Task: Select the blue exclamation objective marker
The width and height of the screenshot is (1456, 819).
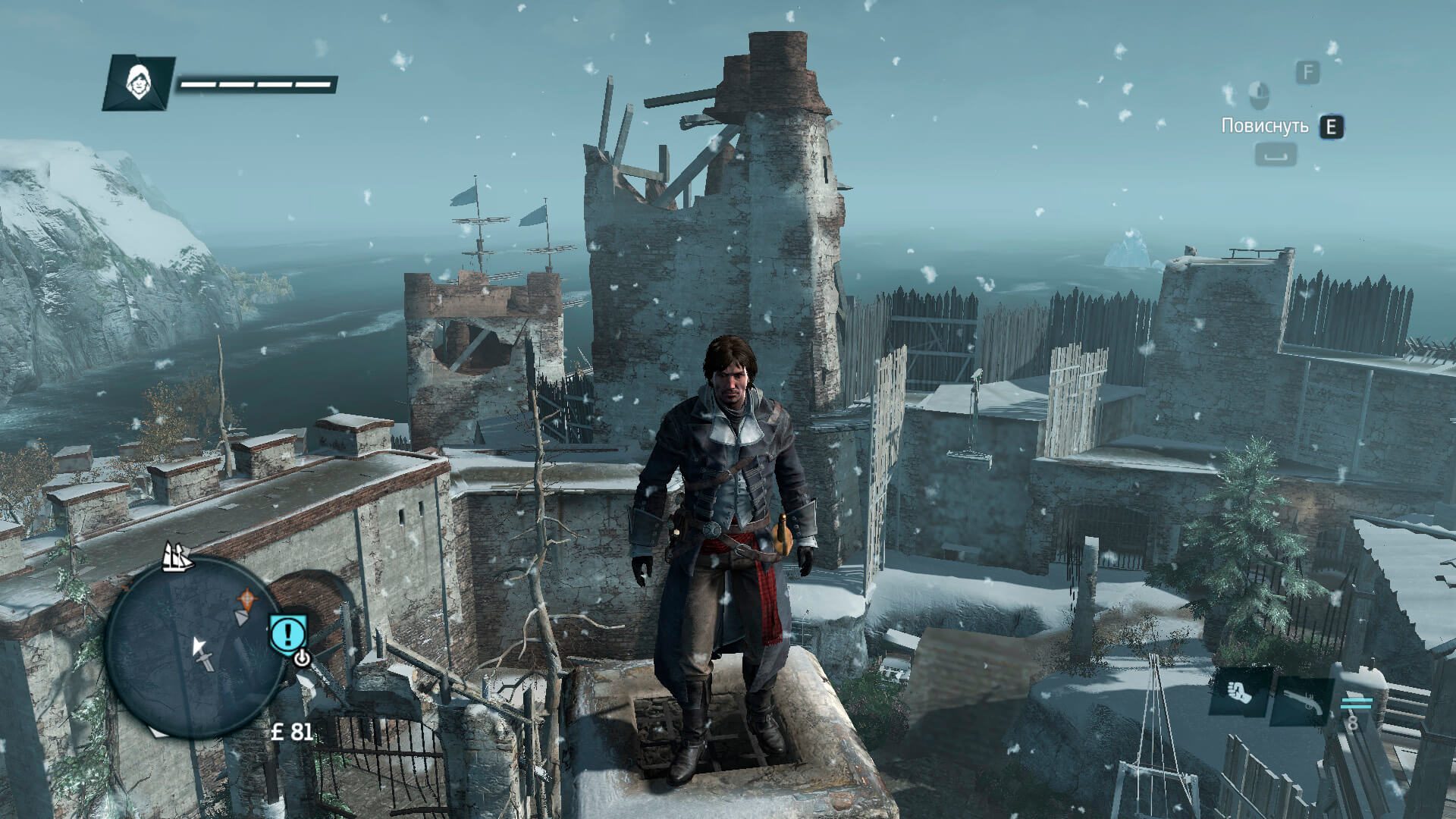Action: [288, 632]
